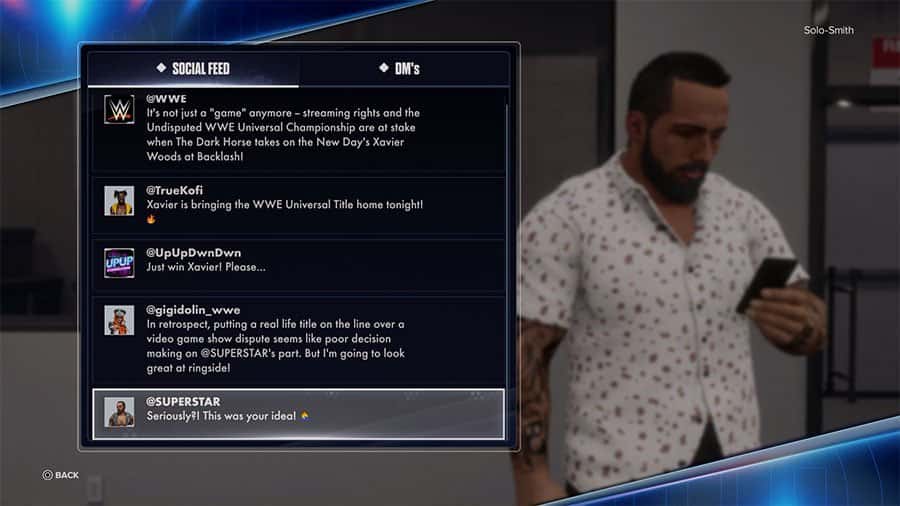
Task: Click the @TrueKofi profile picture
Action: tap(119, 200)
